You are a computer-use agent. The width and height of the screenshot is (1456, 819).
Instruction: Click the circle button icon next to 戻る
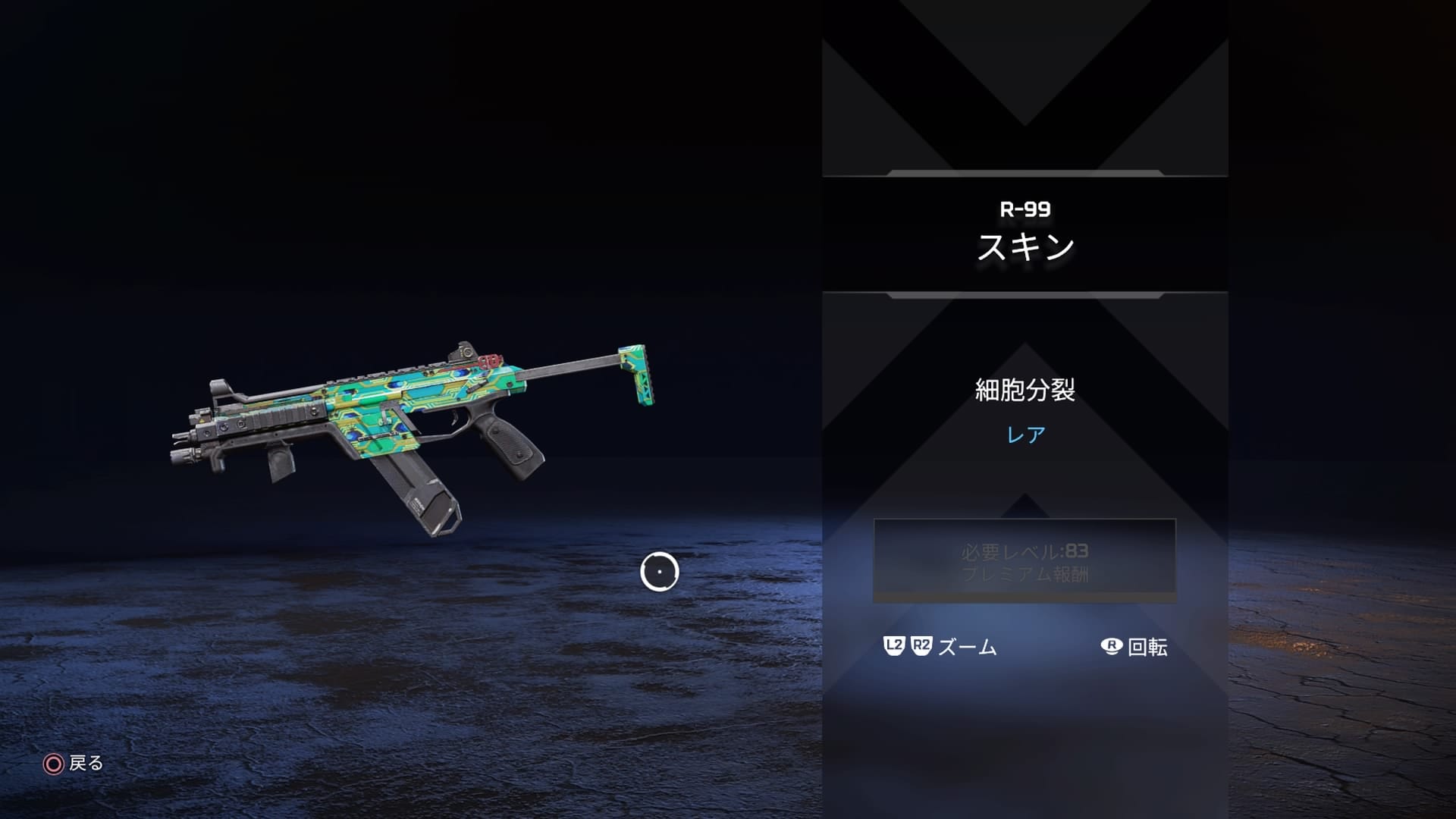click(52, 764)
